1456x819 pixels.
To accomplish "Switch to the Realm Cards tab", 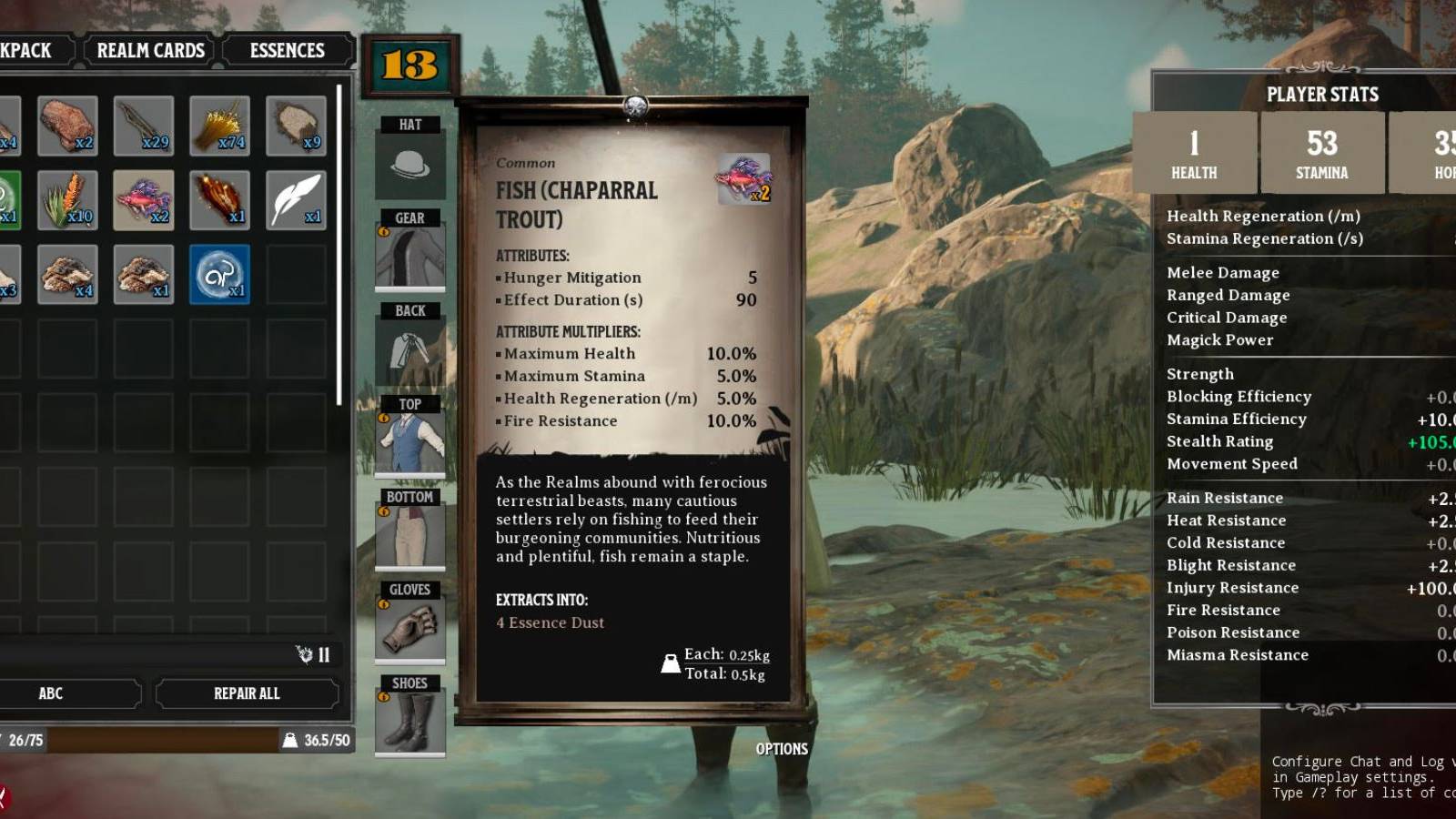I will (x=149, y=50).
